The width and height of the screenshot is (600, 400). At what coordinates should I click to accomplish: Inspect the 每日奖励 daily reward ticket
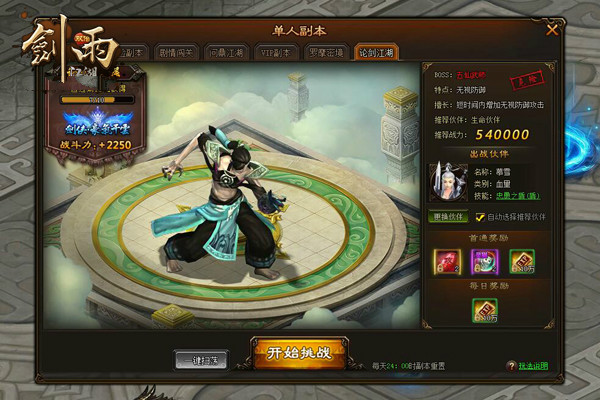pos(485,311)
